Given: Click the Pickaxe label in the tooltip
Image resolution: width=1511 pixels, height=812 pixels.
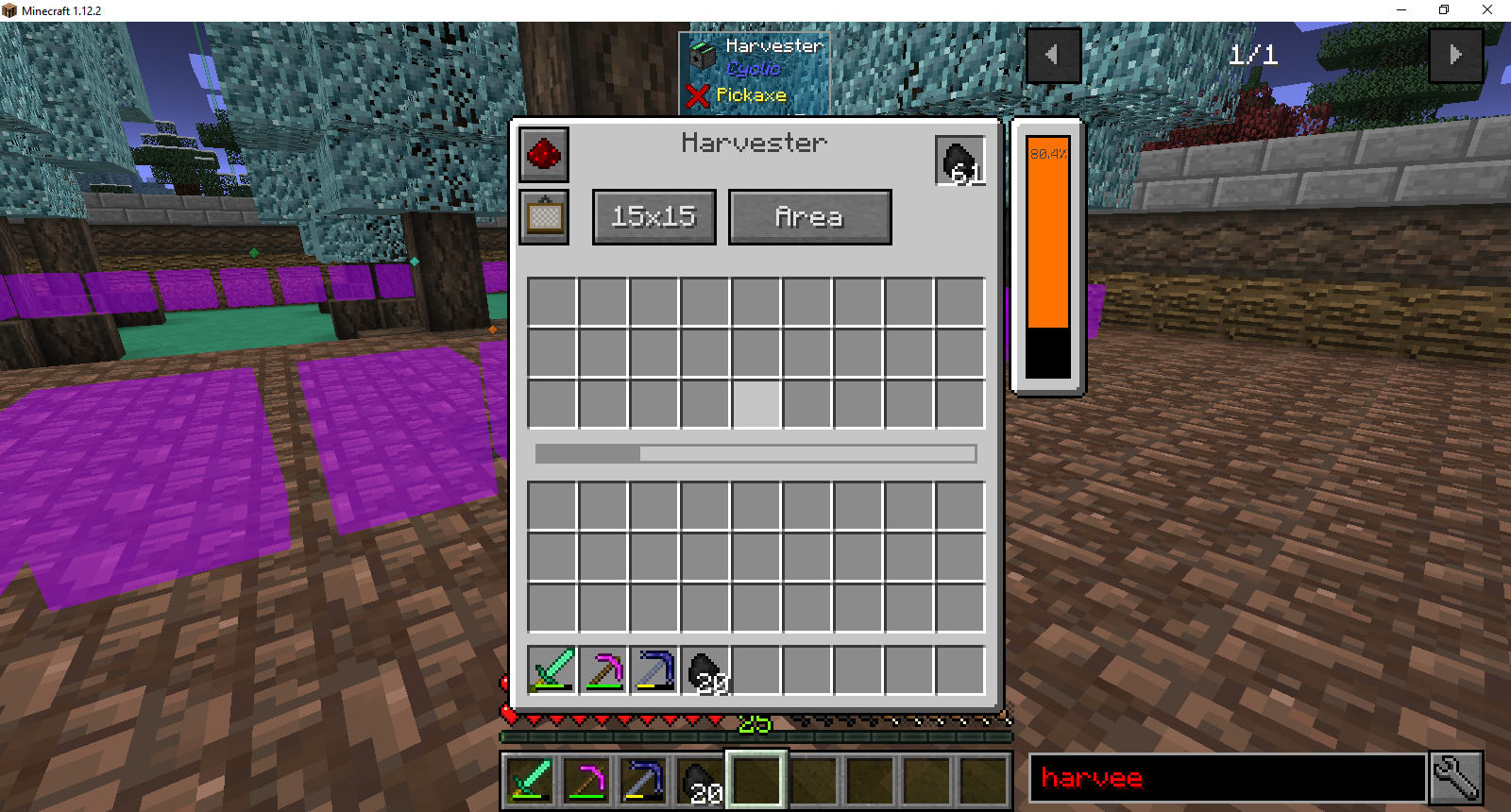Looking at the screenshot, I should tap(751, 95).
